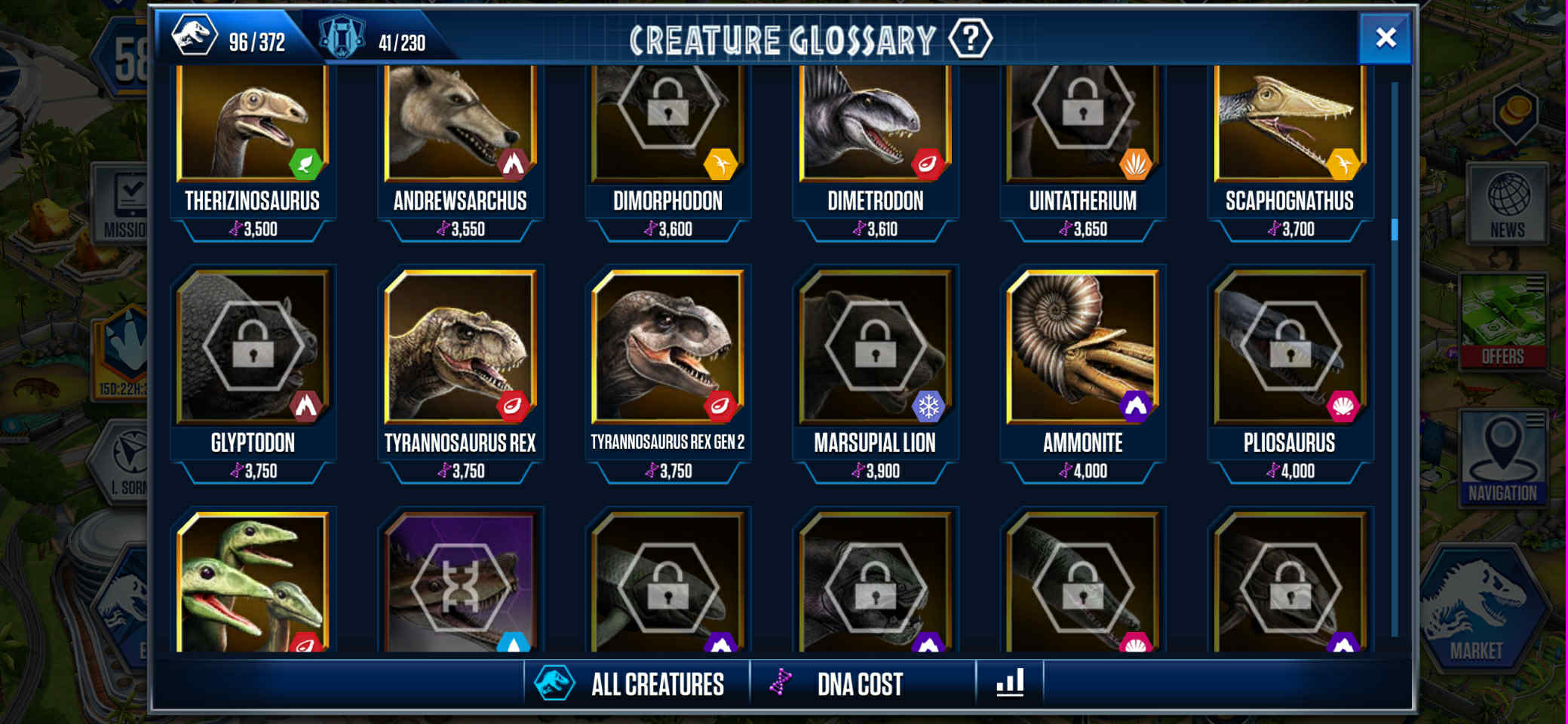Close the Creature Glossary window
The height and width of the screenshot is (724, 1568).
click(1385, 38)
